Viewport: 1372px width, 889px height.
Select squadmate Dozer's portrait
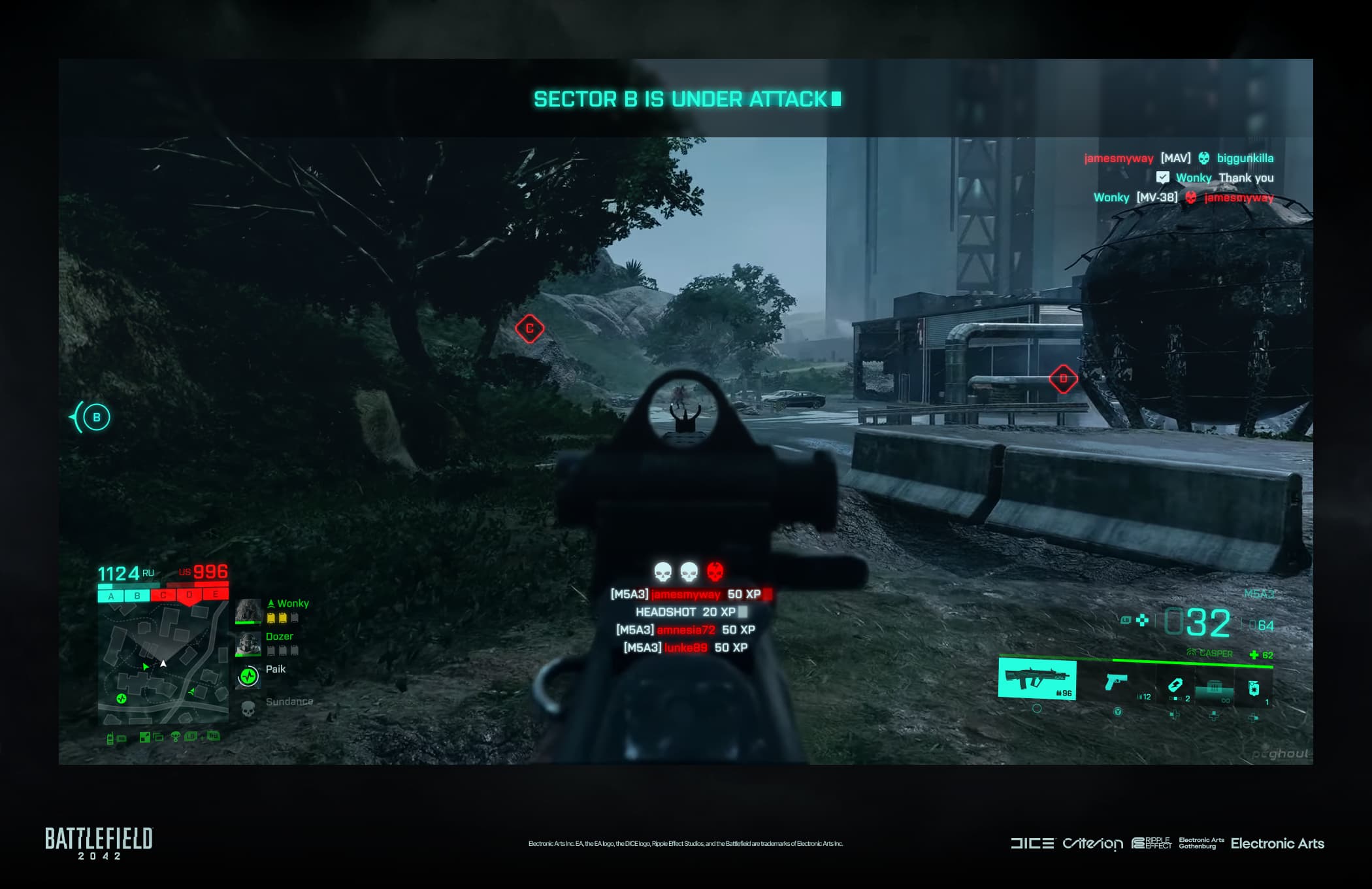pyautogui.click(x=248, y=644)
